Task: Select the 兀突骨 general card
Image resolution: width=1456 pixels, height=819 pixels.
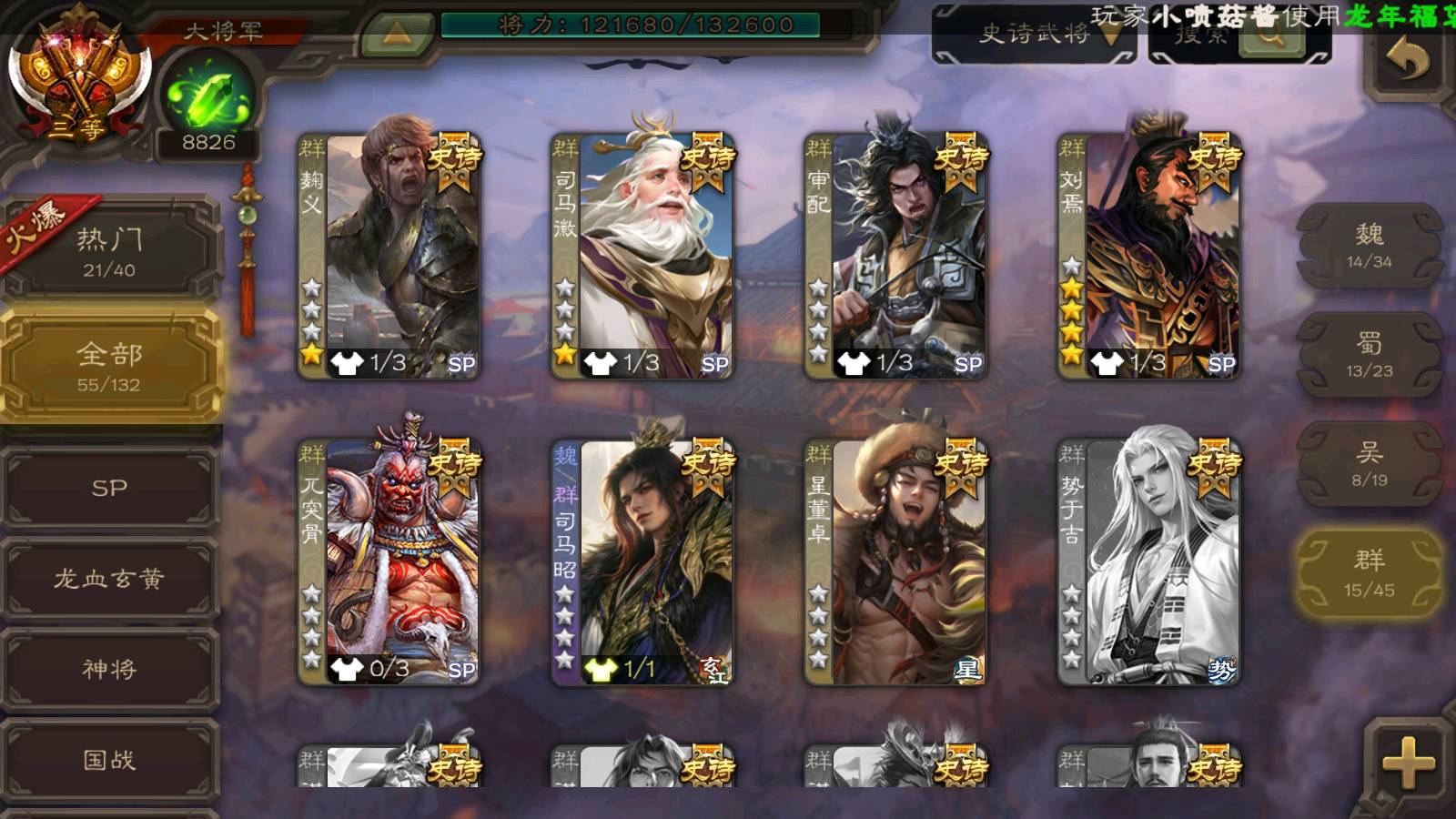Action: pos(389,562)
